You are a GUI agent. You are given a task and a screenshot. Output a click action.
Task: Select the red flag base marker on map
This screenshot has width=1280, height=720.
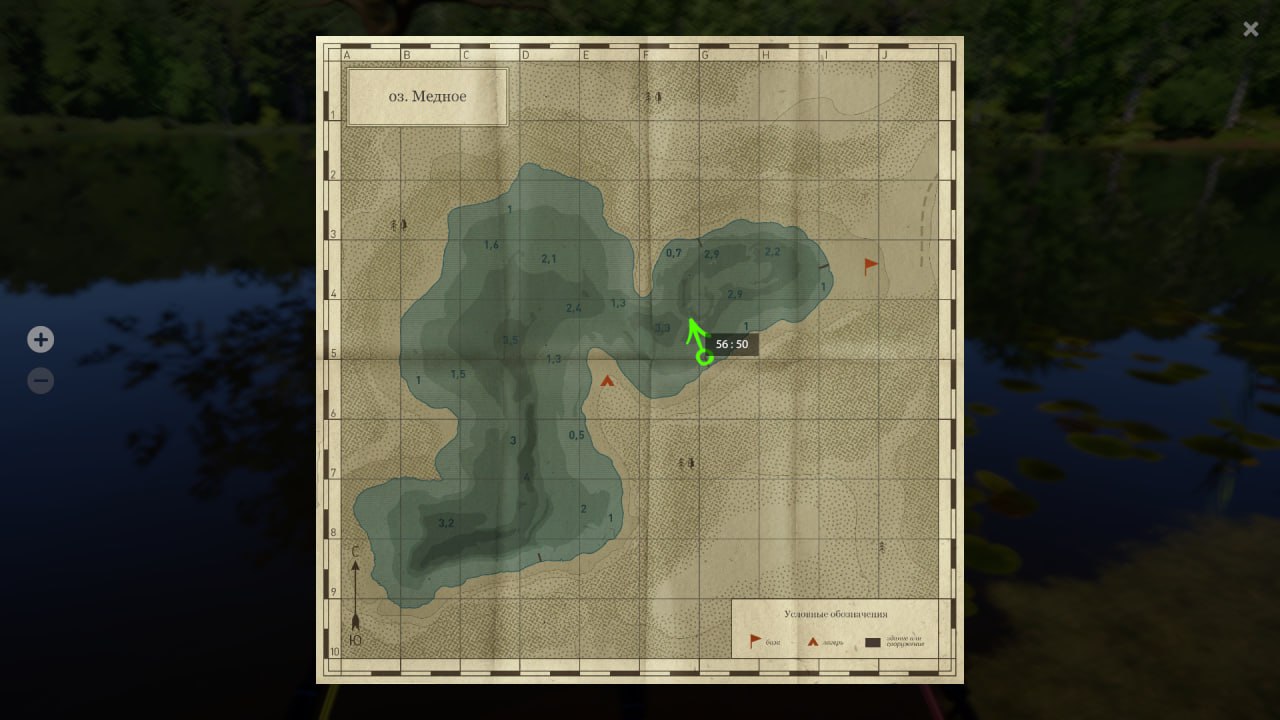[x=871, y=266]
